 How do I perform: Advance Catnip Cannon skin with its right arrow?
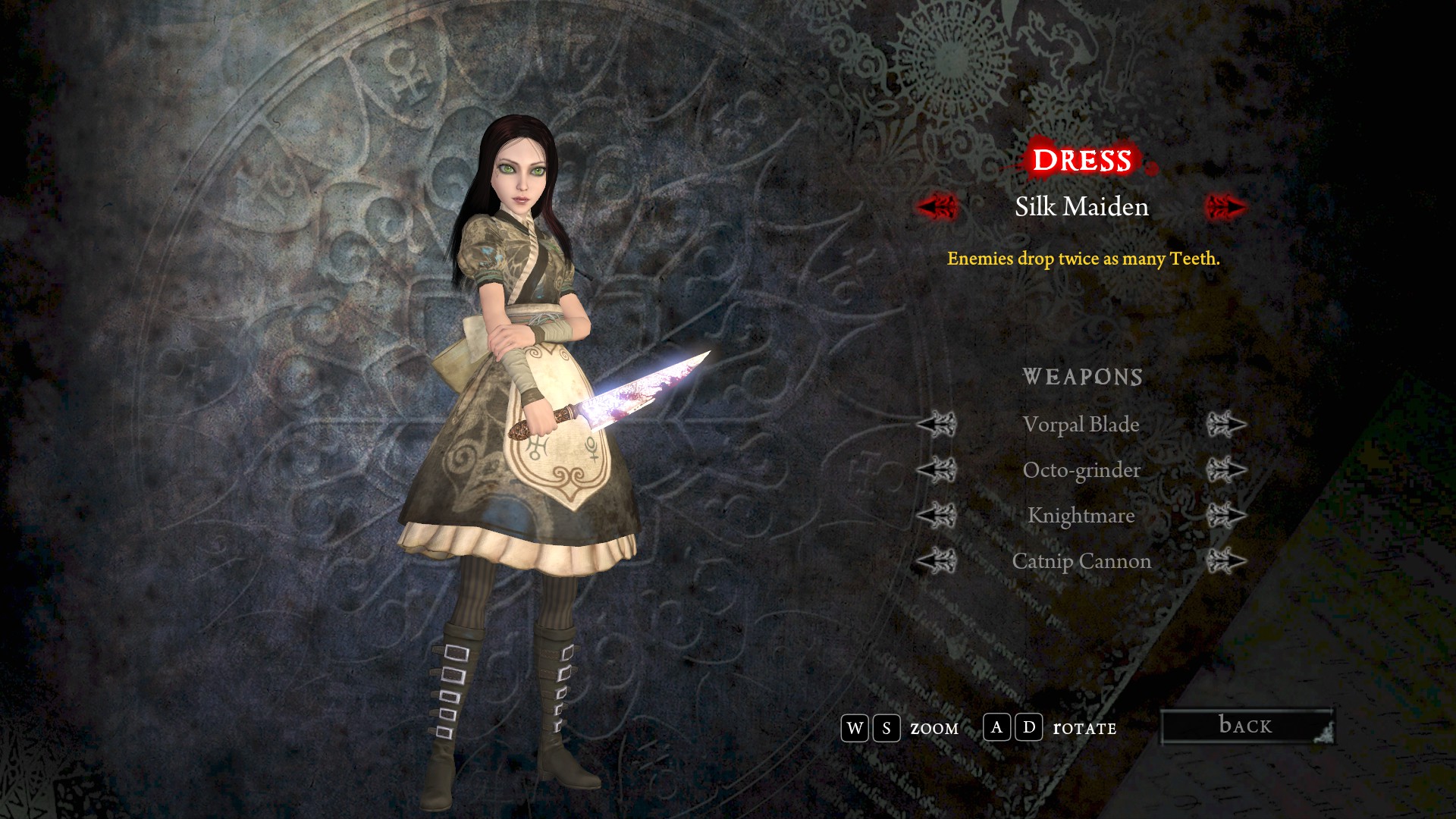click(1226, 561)
